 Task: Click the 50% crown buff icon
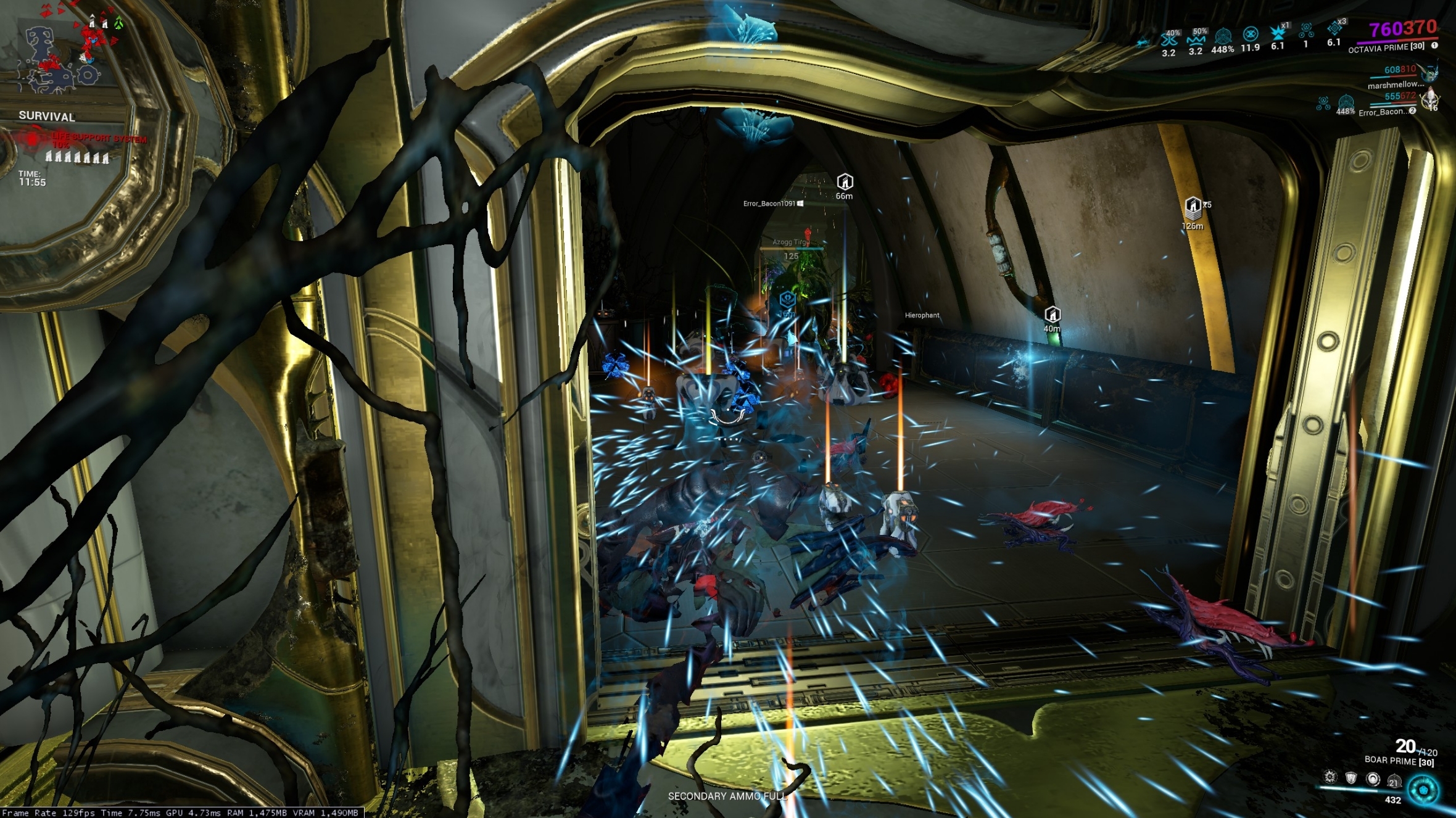[1196, 38]
